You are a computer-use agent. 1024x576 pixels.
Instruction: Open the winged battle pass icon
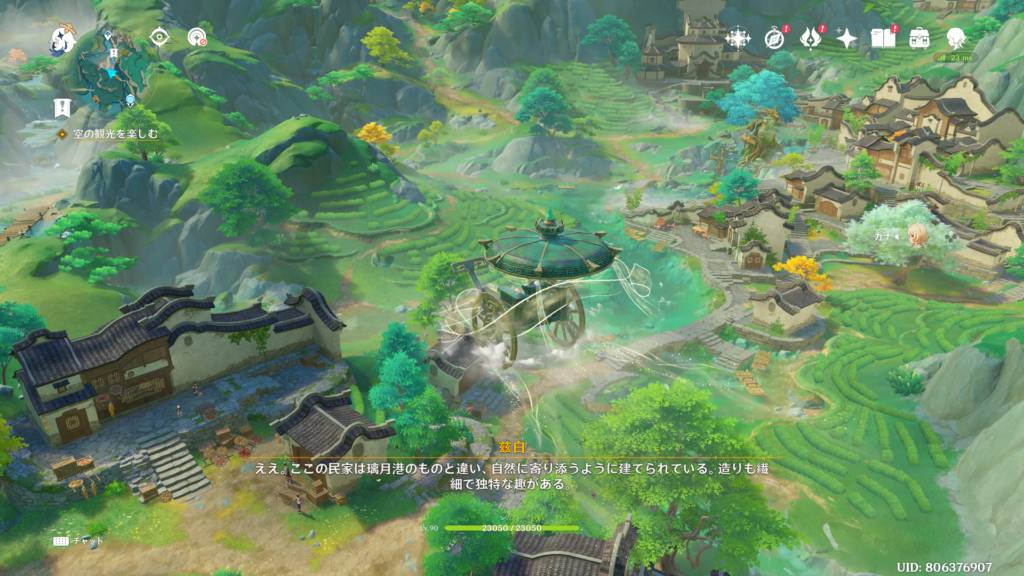tap(810, 39)
